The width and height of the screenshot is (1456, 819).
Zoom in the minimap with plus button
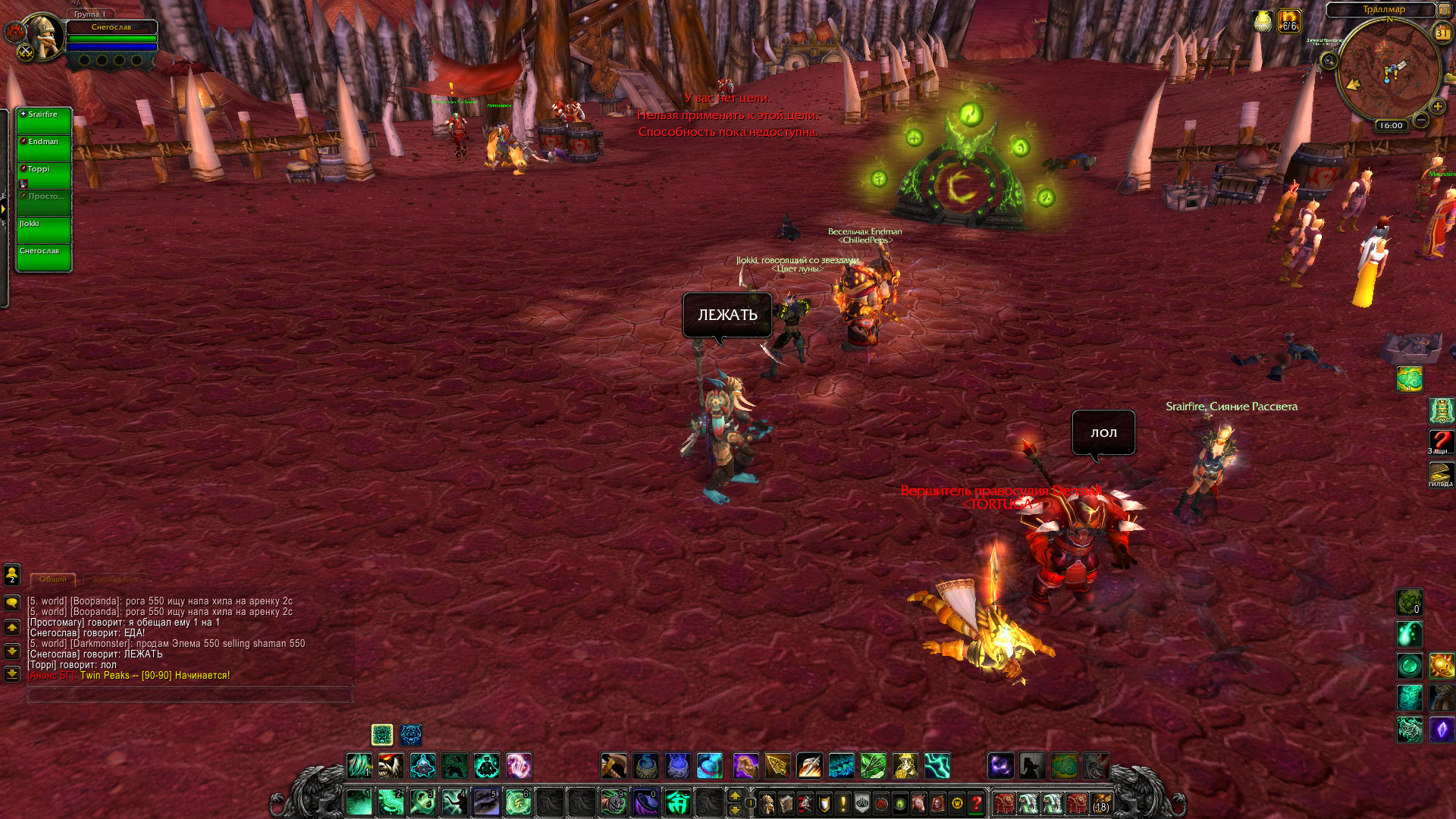1438,106
